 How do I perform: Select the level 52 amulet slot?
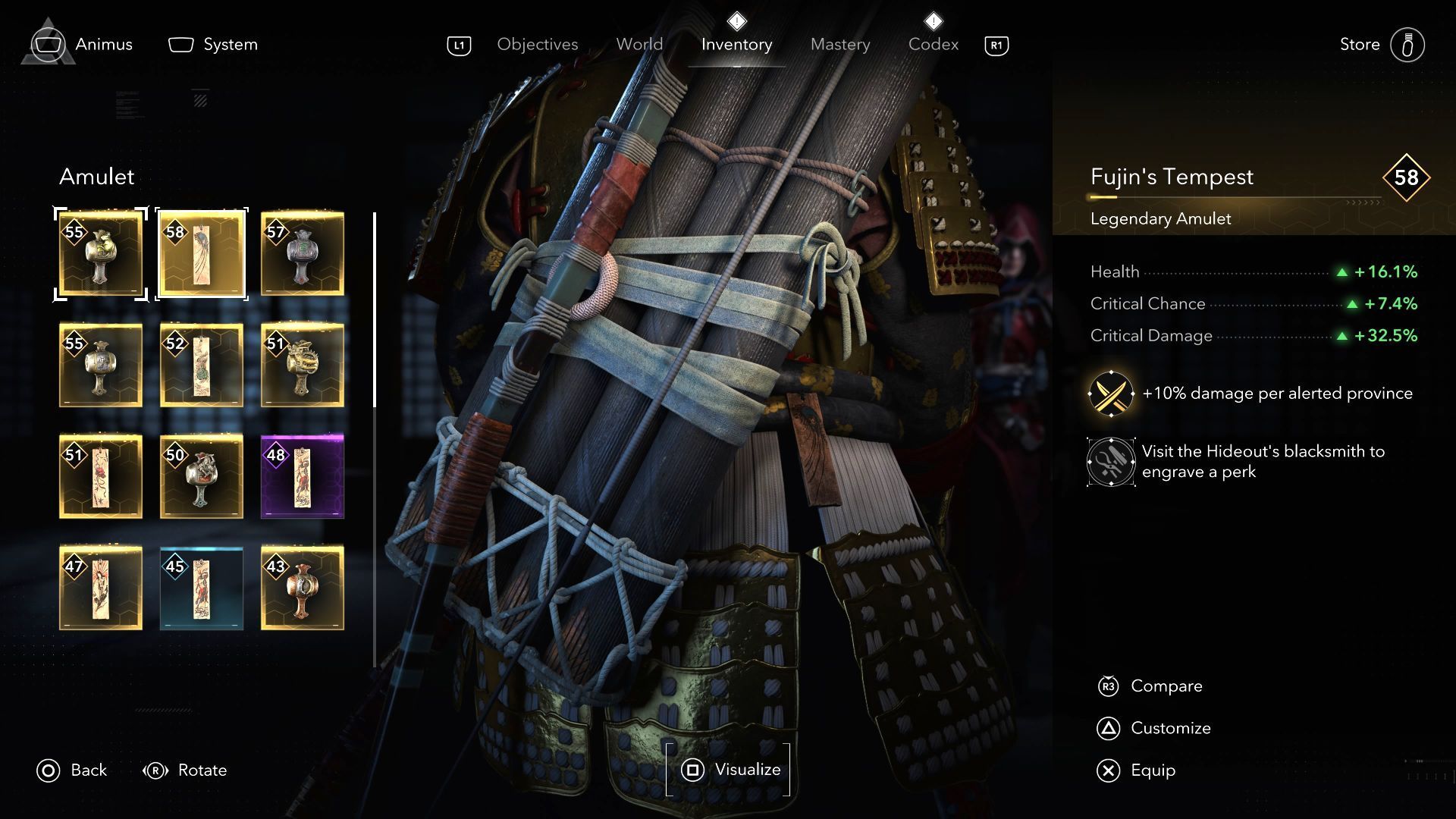coord(202,365)
